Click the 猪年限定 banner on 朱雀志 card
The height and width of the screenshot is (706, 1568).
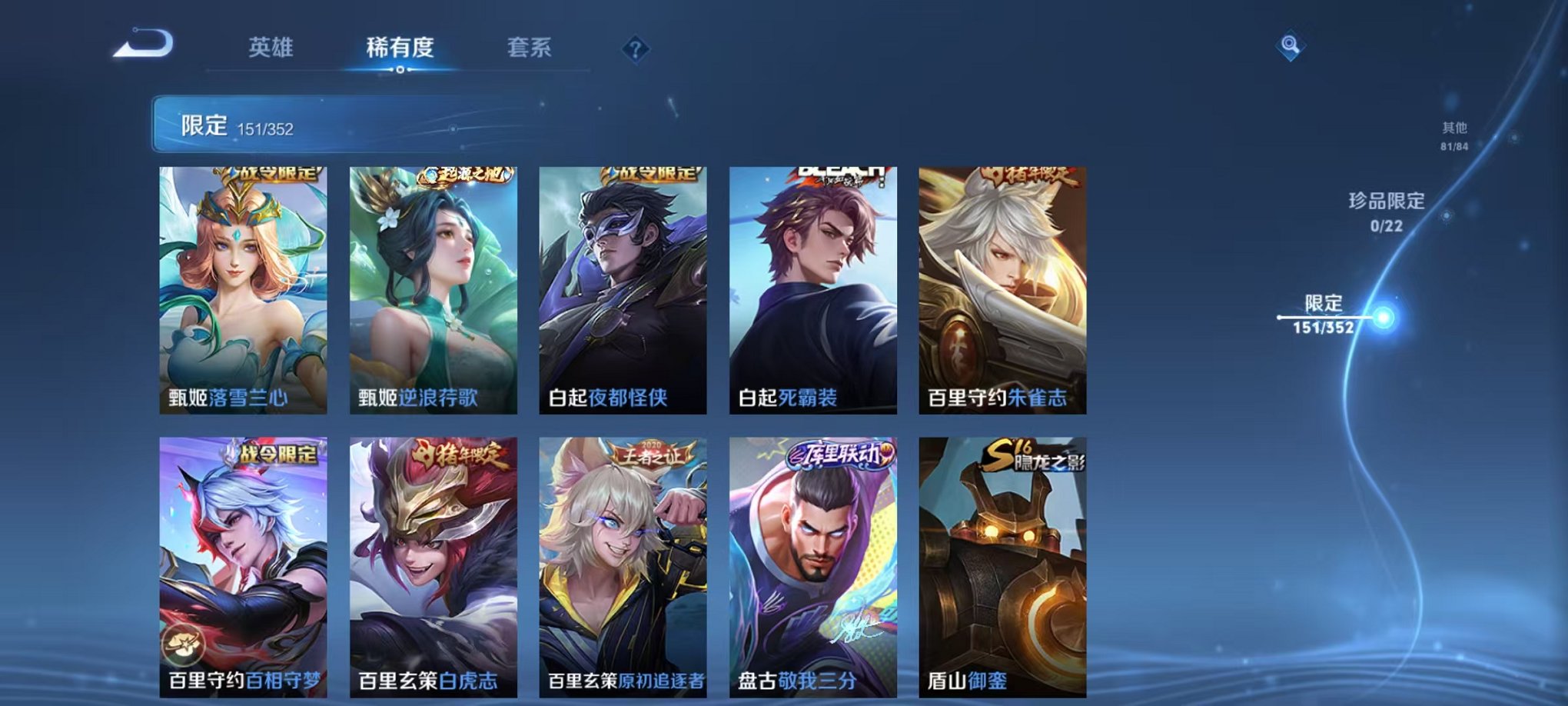[x=1031, y=175]
